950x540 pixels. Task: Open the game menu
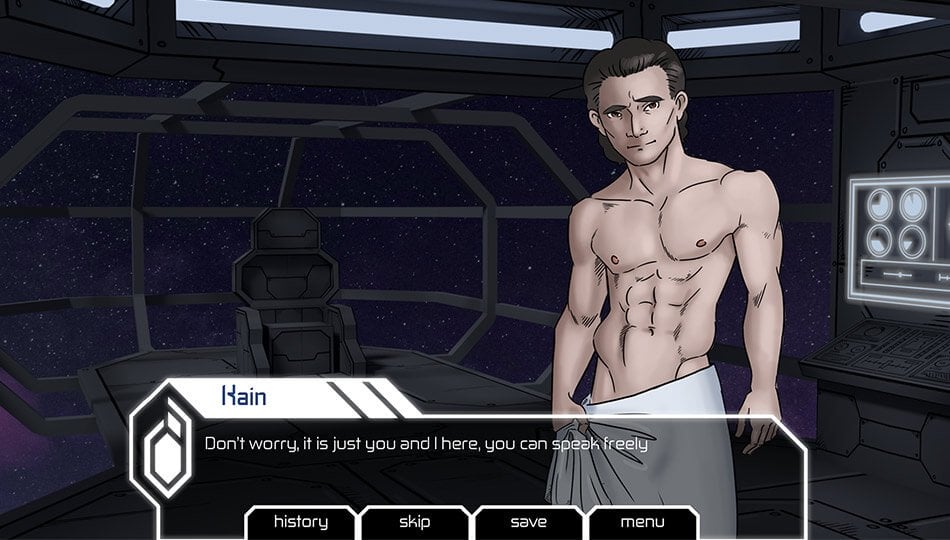[642, 522]
